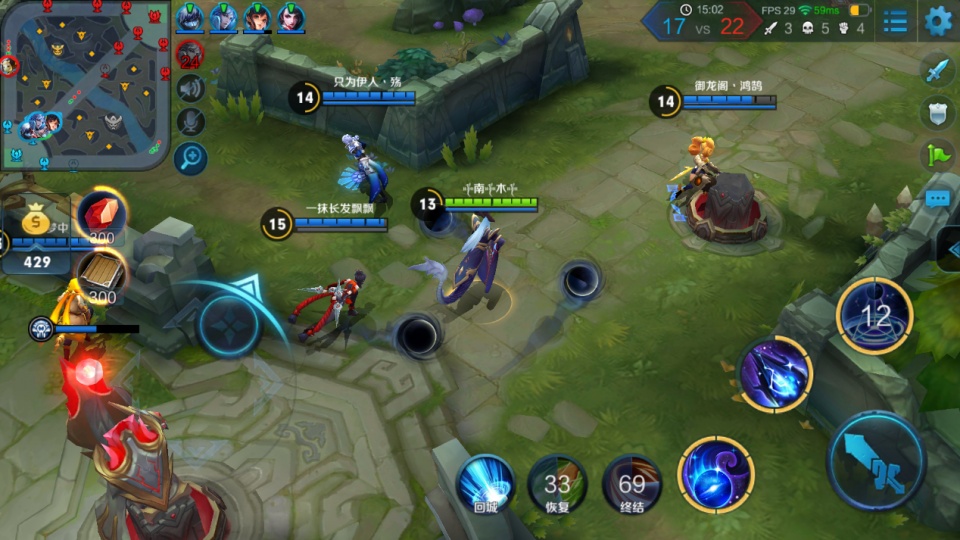Activate the purple starry blade skill
The width and height of the screenshot is (960, 540).
click(776, 374)
